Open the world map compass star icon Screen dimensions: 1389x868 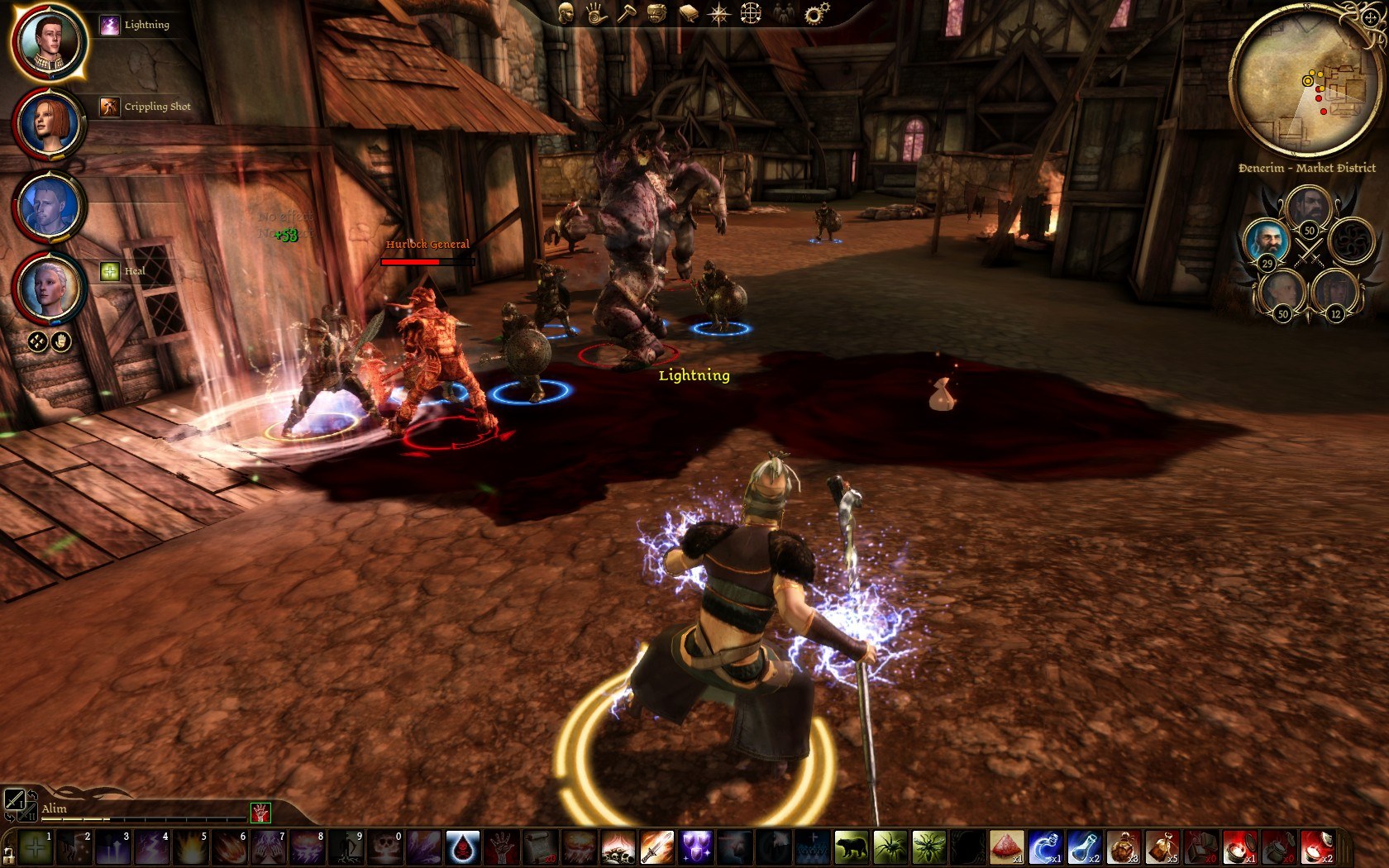pyautogui.click(x=719, y=13)
